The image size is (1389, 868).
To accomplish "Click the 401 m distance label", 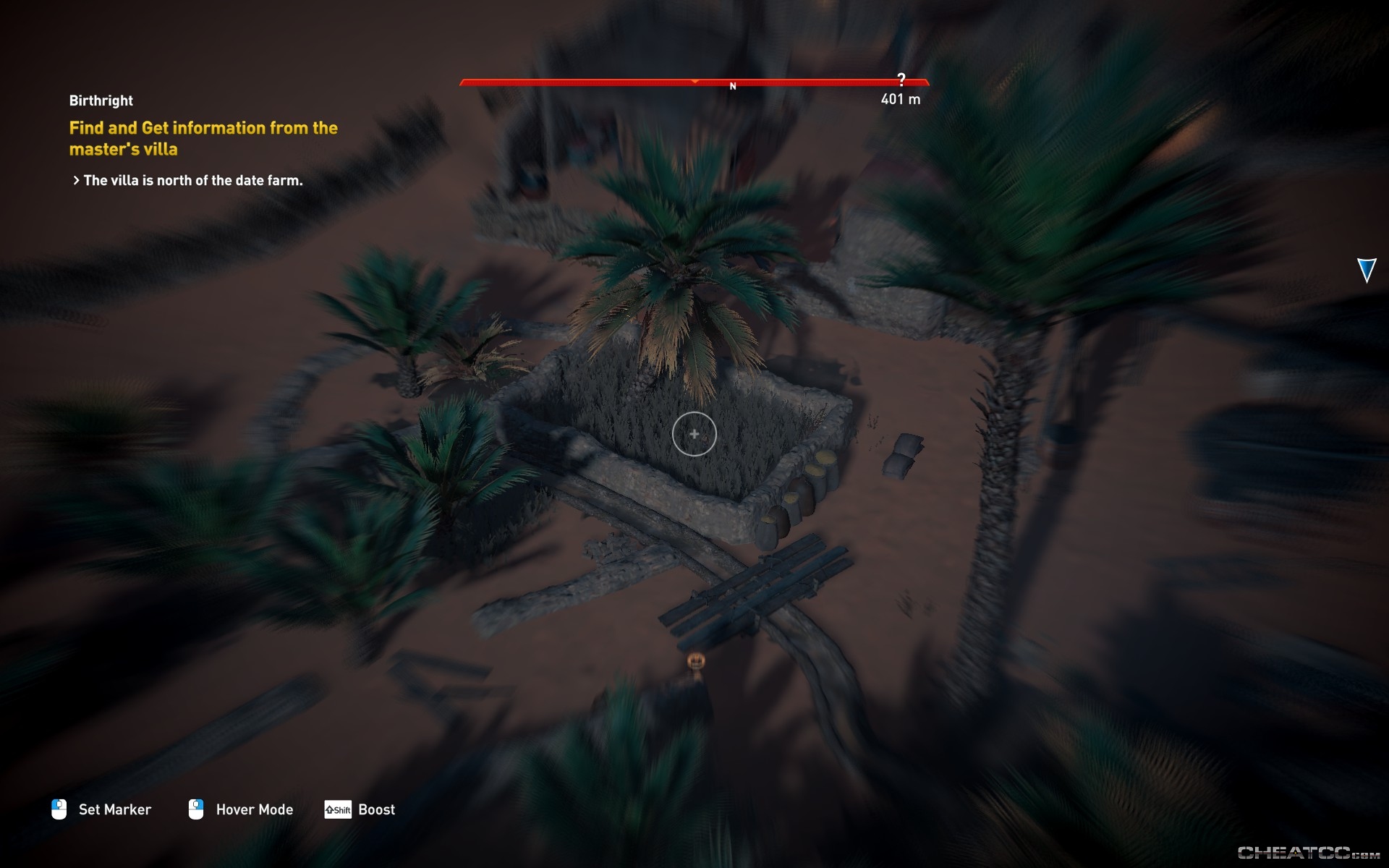I will [900, 101].
